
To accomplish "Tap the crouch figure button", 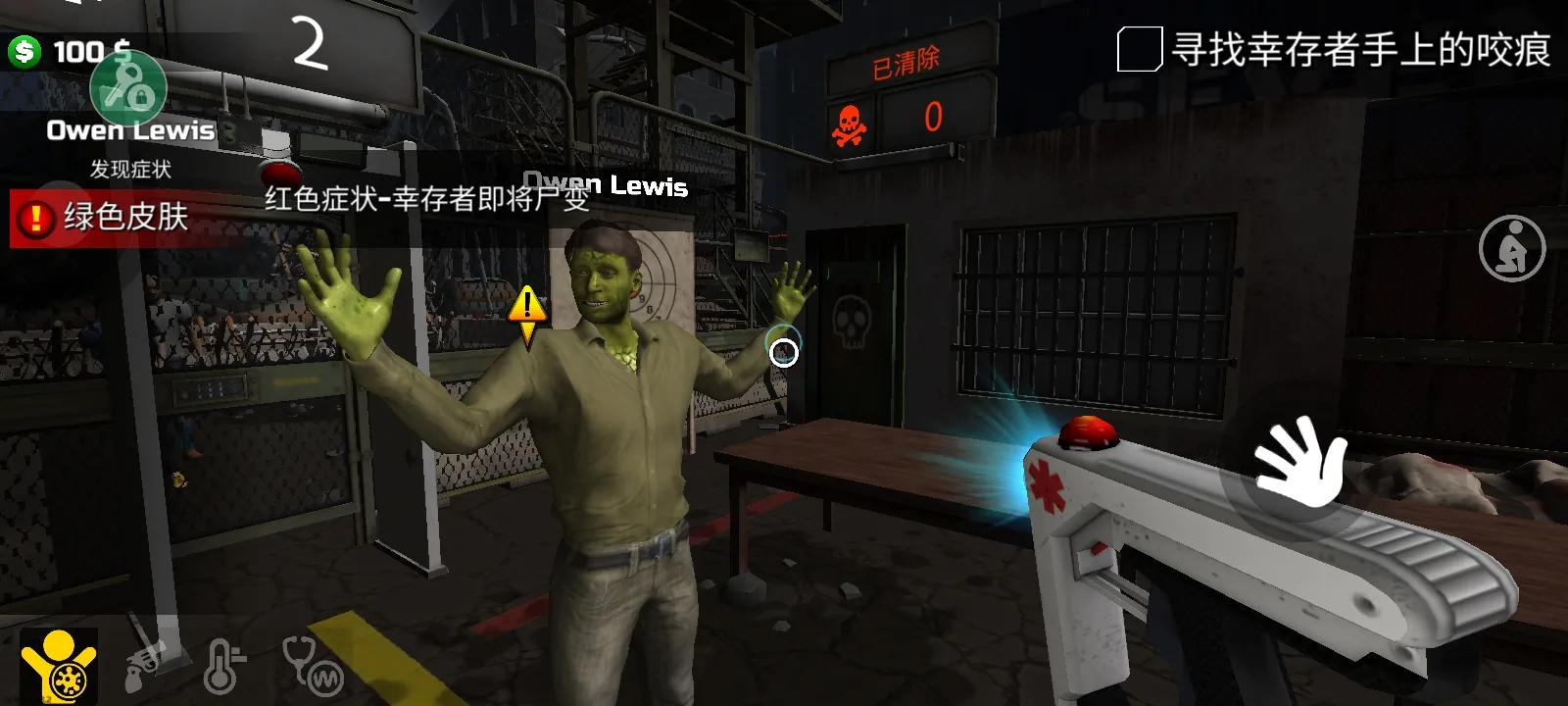I will [1511, 248].
